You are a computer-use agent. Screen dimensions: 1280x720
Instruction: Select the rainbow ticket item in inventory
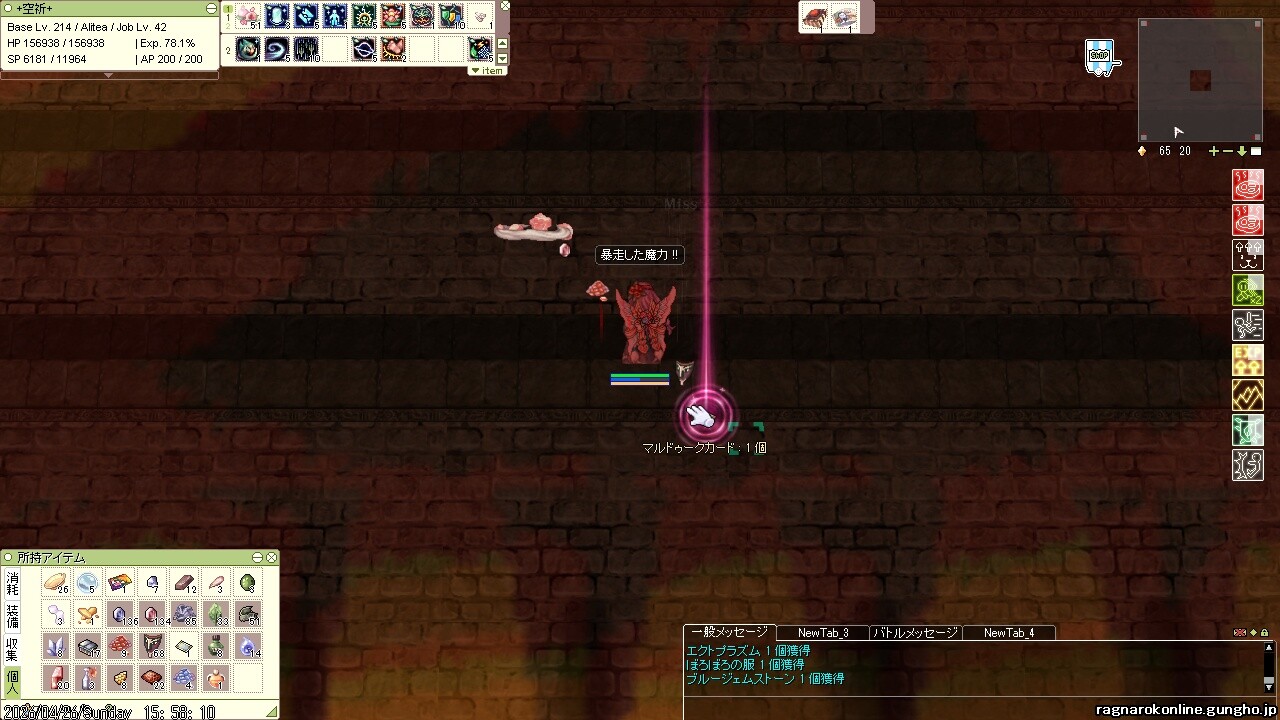pos(119,582)
